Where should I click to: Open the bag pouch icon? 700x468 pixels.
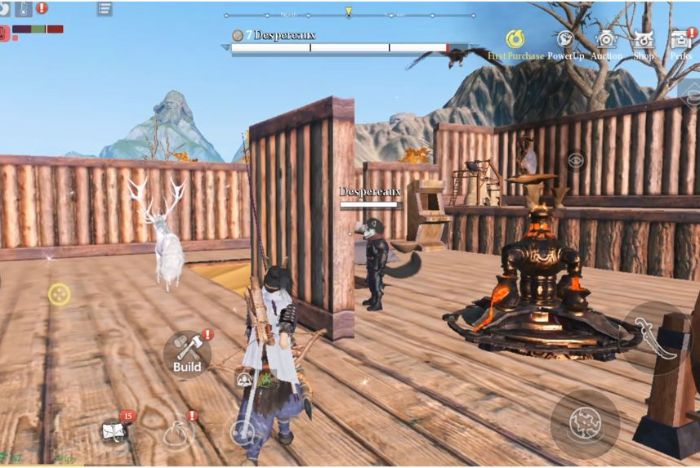[x=178, y=433]
